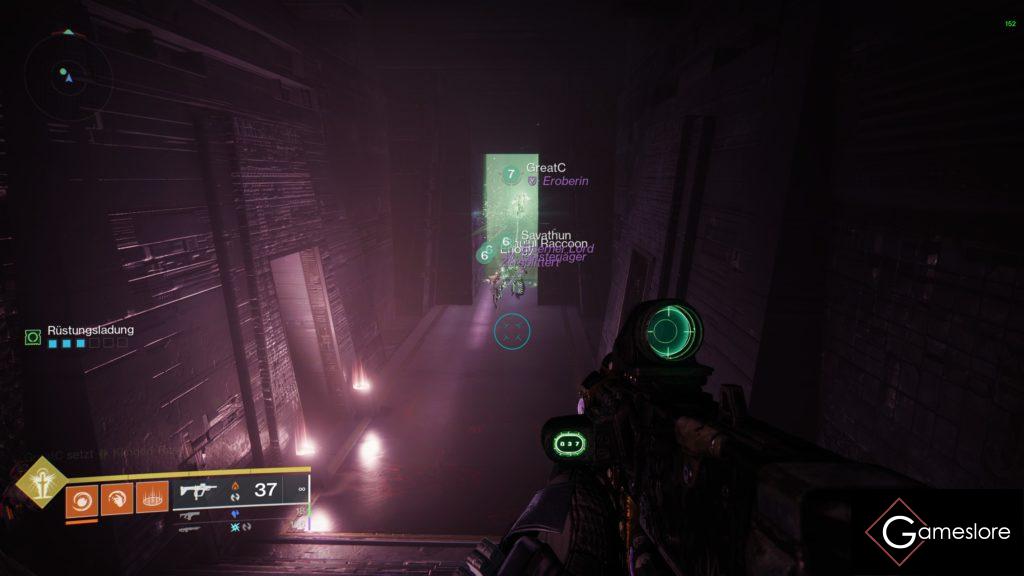Activate the melee fist ability icon
The height and width of the screenshot is (576, 1024).
(x=116, y=497)
